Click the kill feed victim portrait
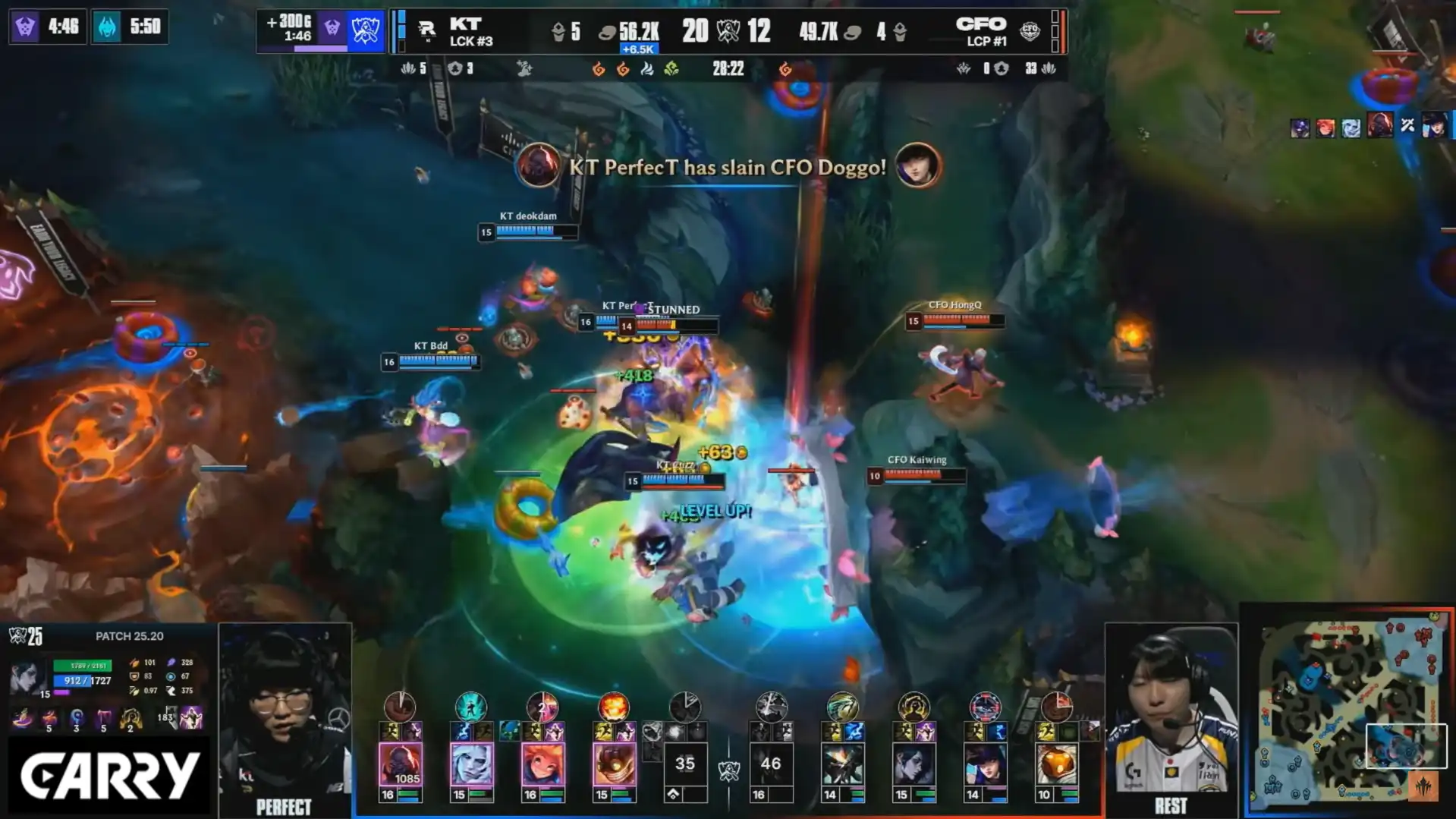This screenshot has height=819, width=1456. (x=917, y=165)
